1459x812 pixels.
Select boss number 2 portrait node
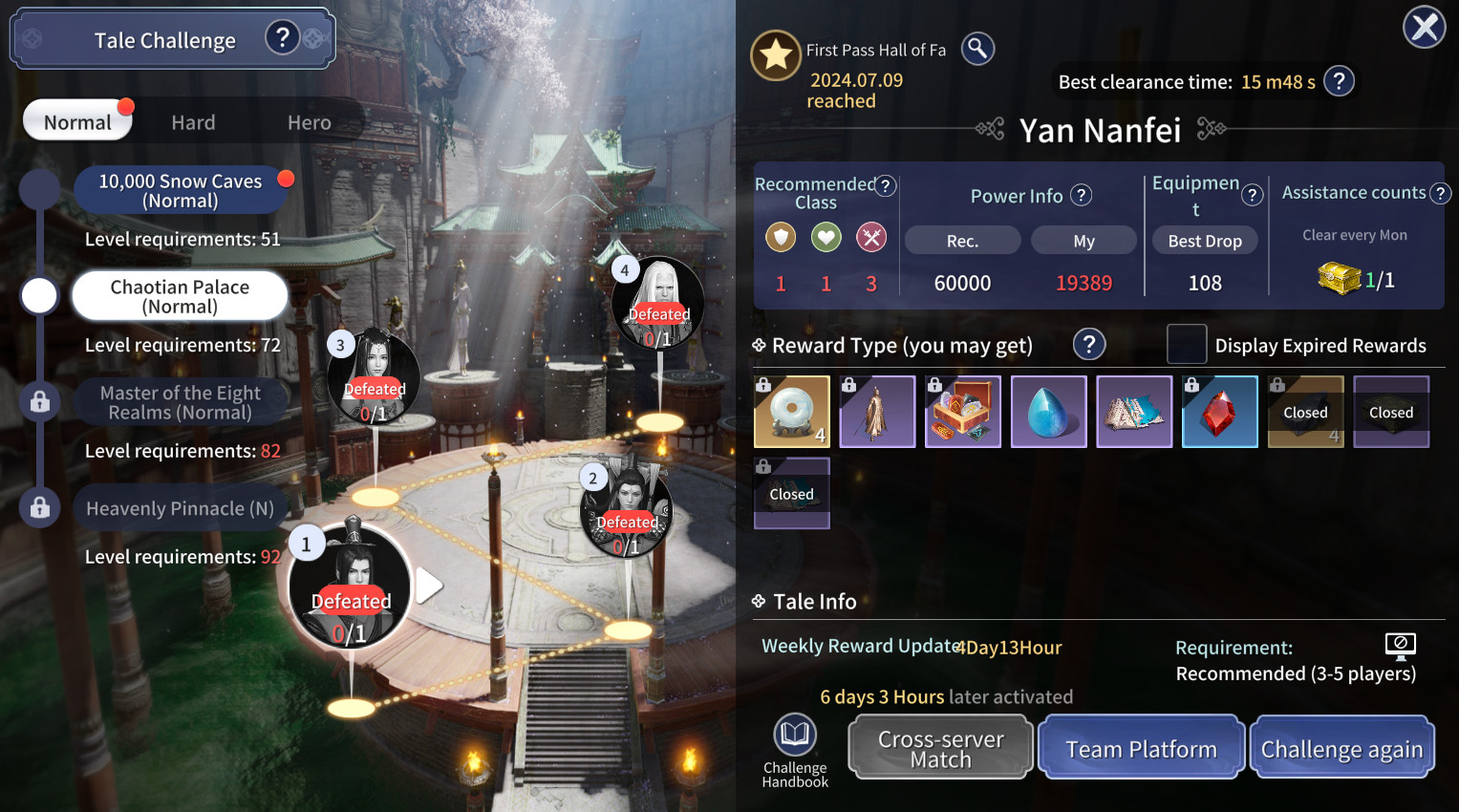tap(626, 509)
